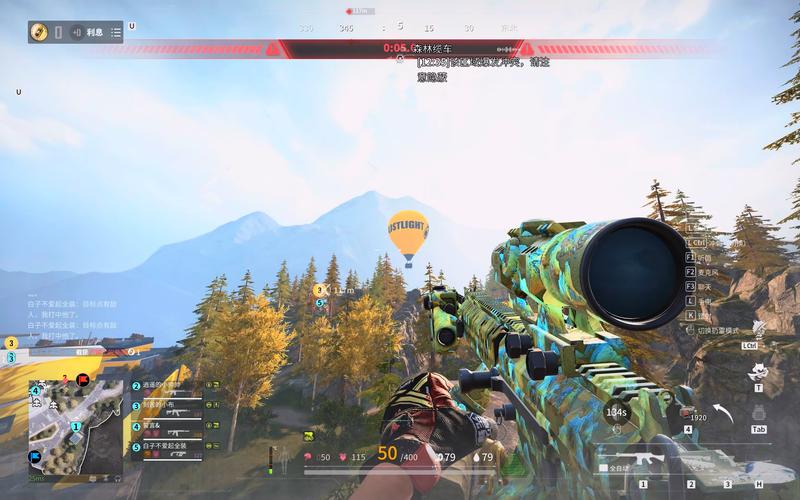Open the list menu icon beside 利息

(116, 32)
